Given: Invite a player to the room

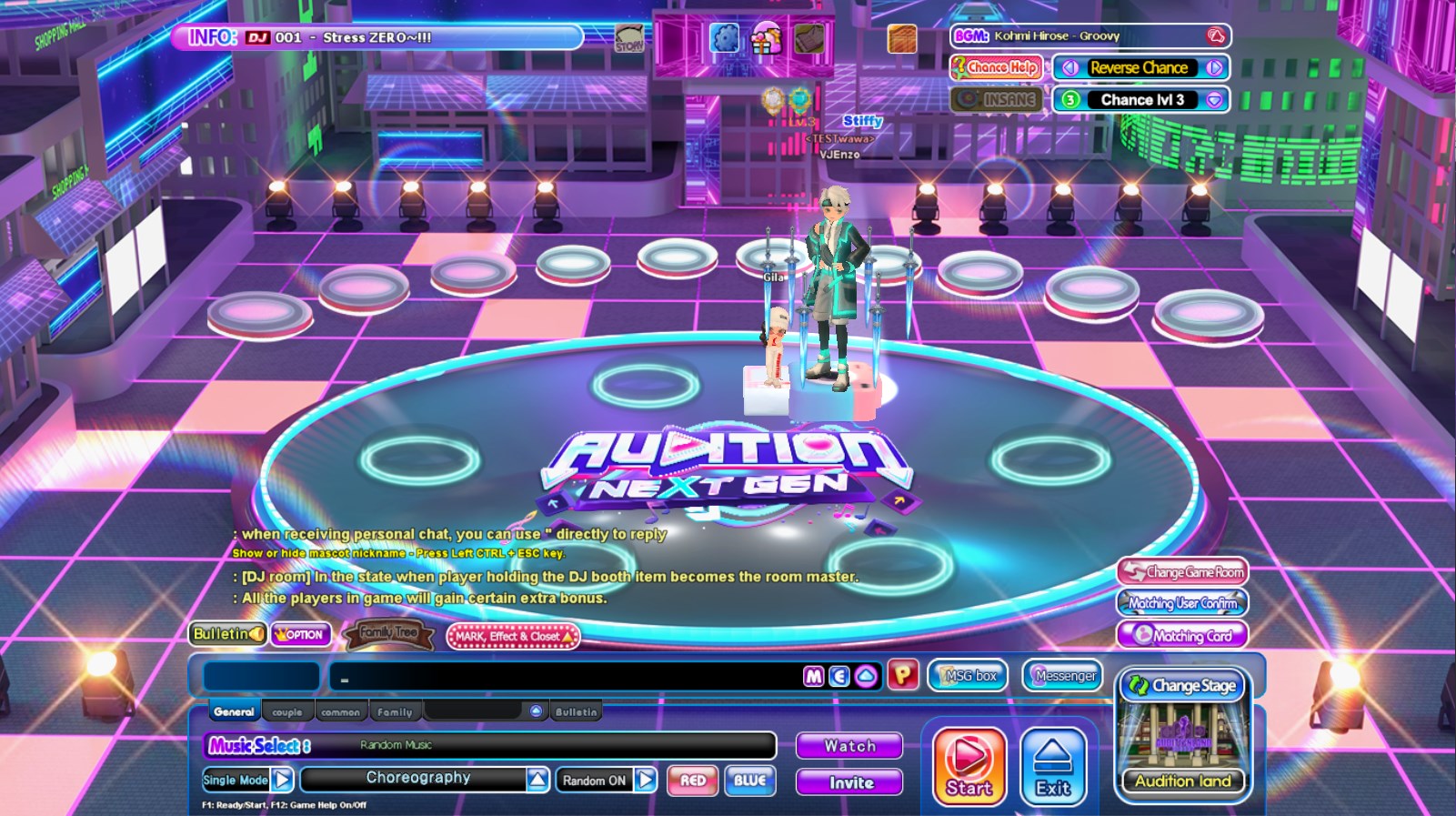Looking at the screenshot, I should 849,782.
